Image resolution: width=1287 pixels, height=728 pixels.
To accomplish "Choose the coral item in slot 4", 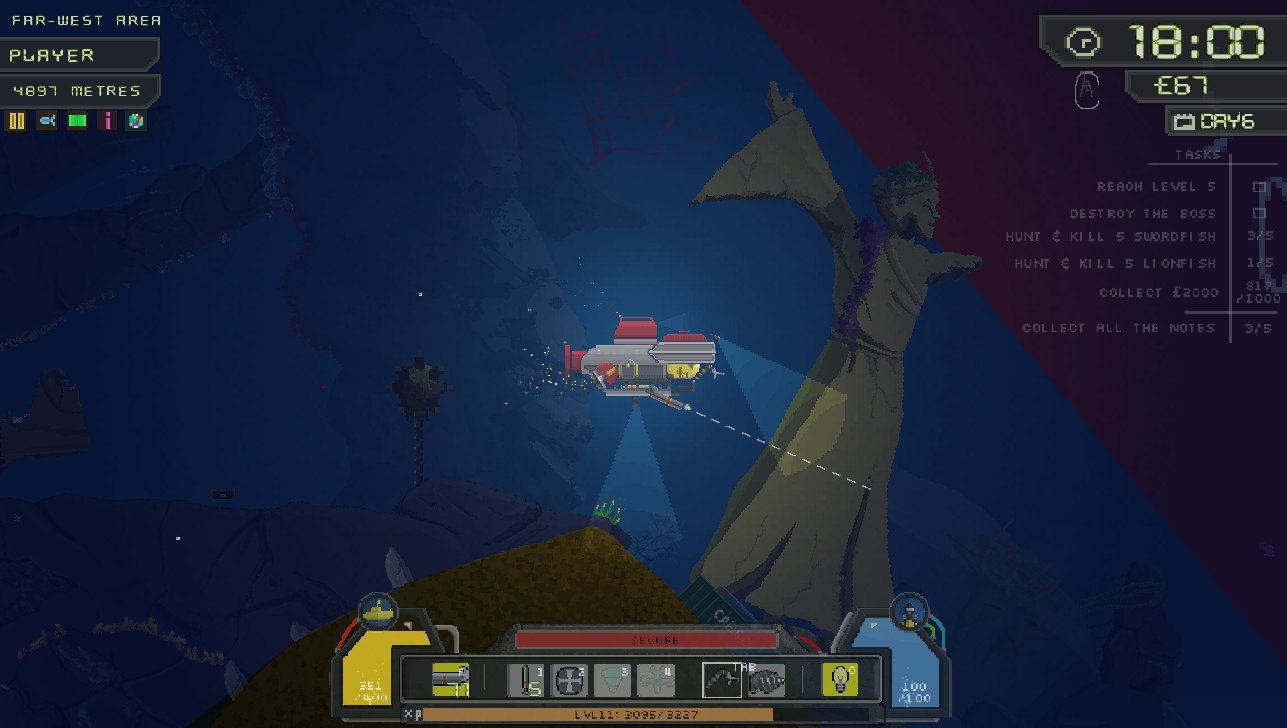I will coord(656,680).
